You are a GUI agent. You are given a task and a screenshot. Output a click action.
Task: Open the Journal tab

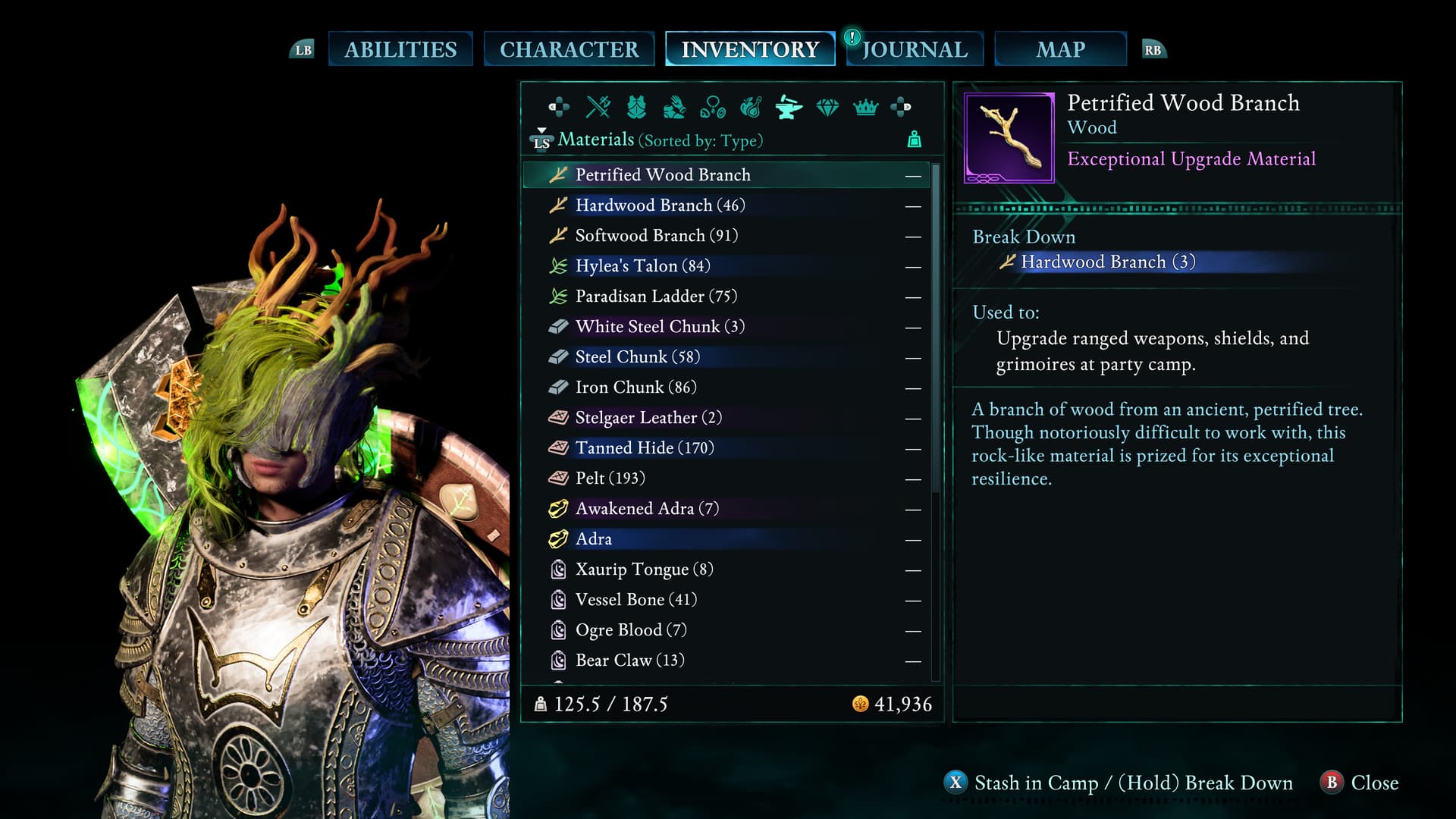(915, 49)
